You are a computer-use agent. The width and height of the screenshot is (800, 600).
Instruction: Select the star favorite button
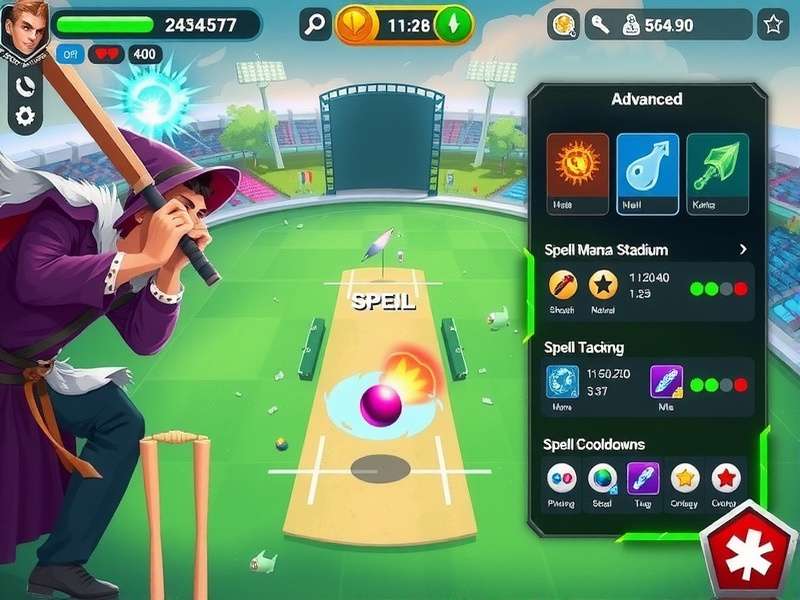(x=772, y=25)
